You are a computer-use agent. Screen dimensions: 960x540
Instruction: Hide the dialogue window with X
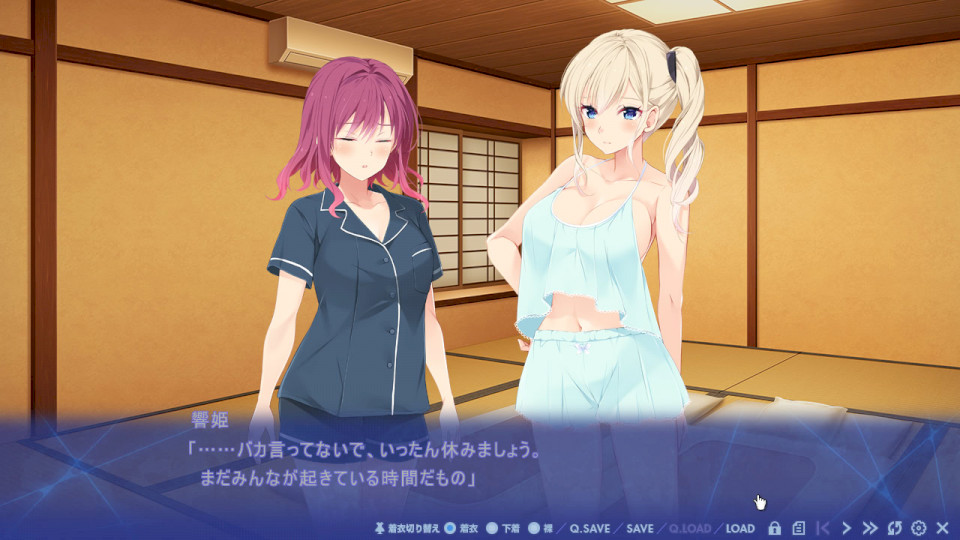coord(942,528)
